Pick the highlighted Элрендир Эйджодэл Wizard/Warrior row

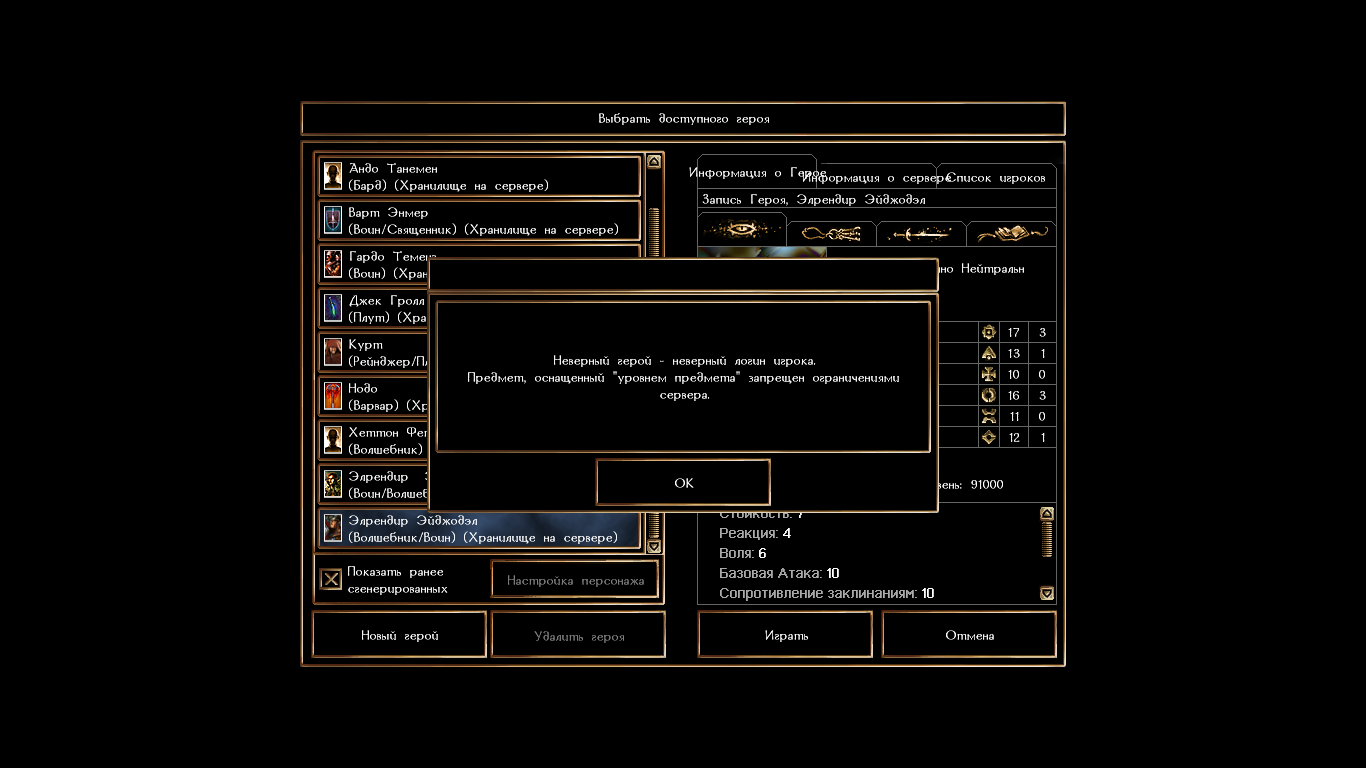click(479, 529)
